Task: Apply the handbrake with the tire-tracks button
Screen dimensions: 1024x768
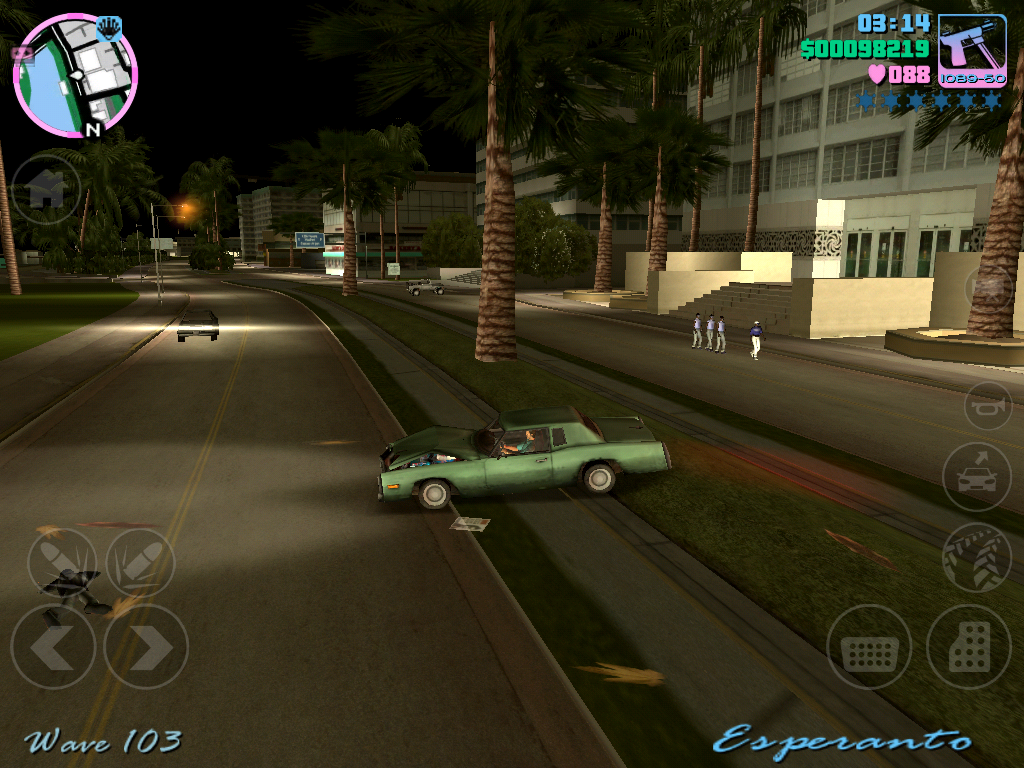Action: coord(977,558)
